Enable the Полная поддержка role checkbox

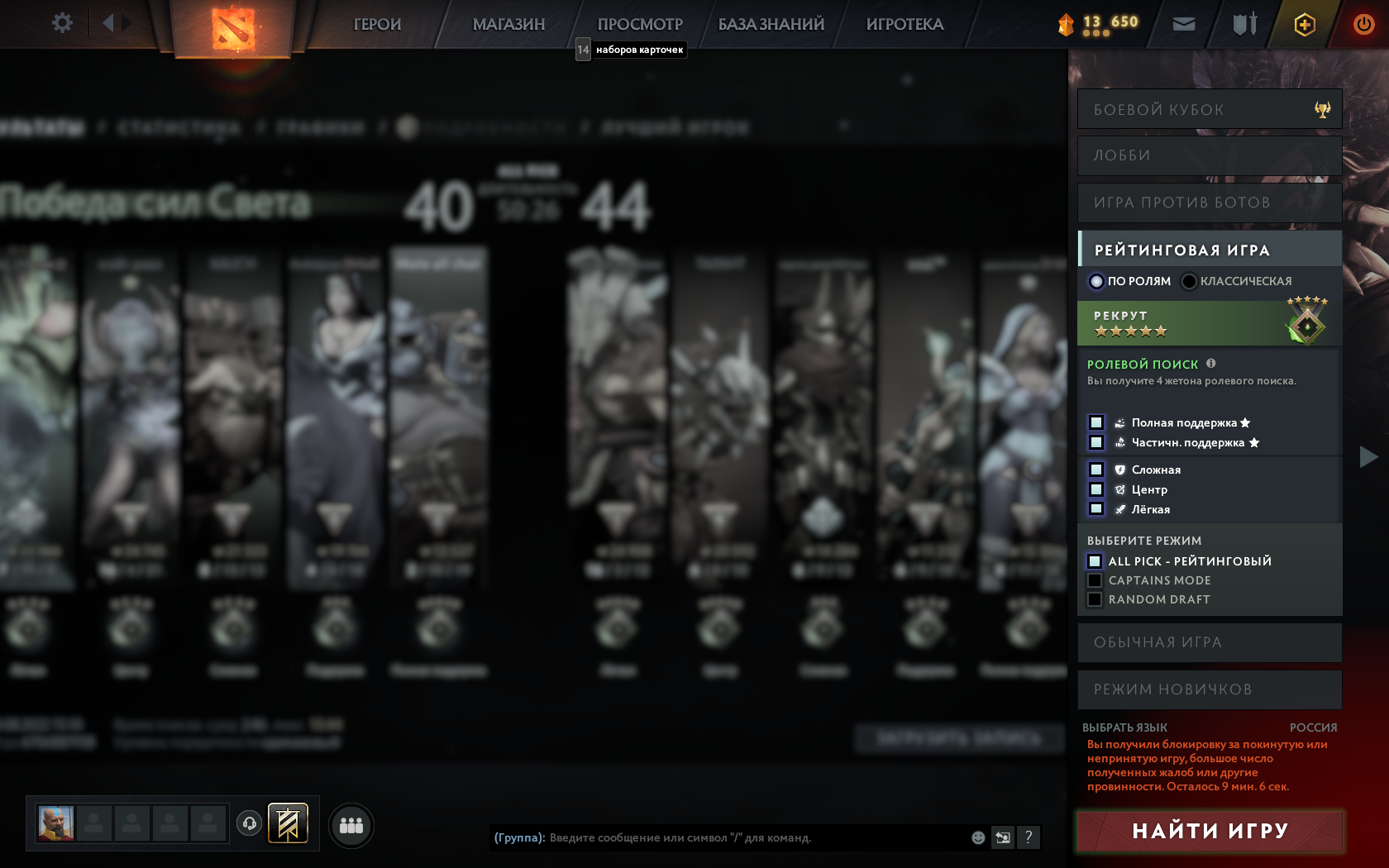(1097, 422)
